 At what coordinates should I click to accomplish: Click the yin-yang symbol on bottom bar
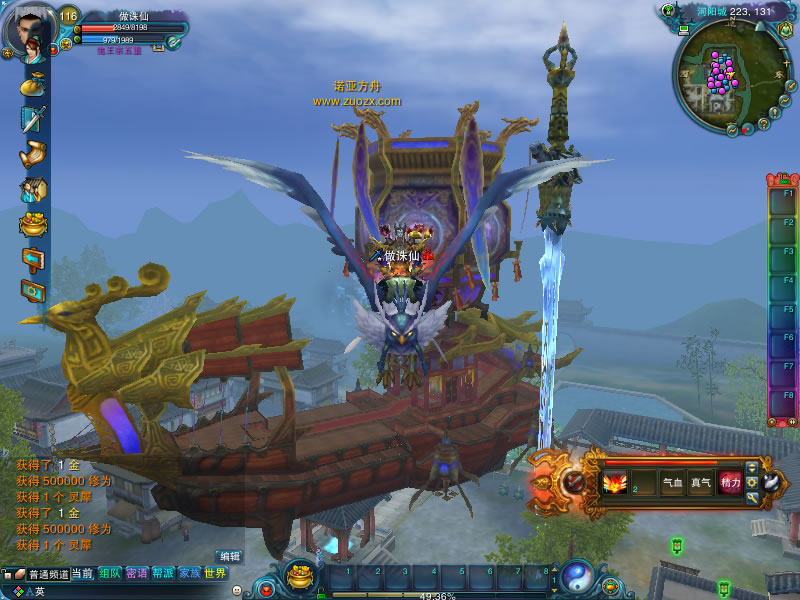(577, 576)
